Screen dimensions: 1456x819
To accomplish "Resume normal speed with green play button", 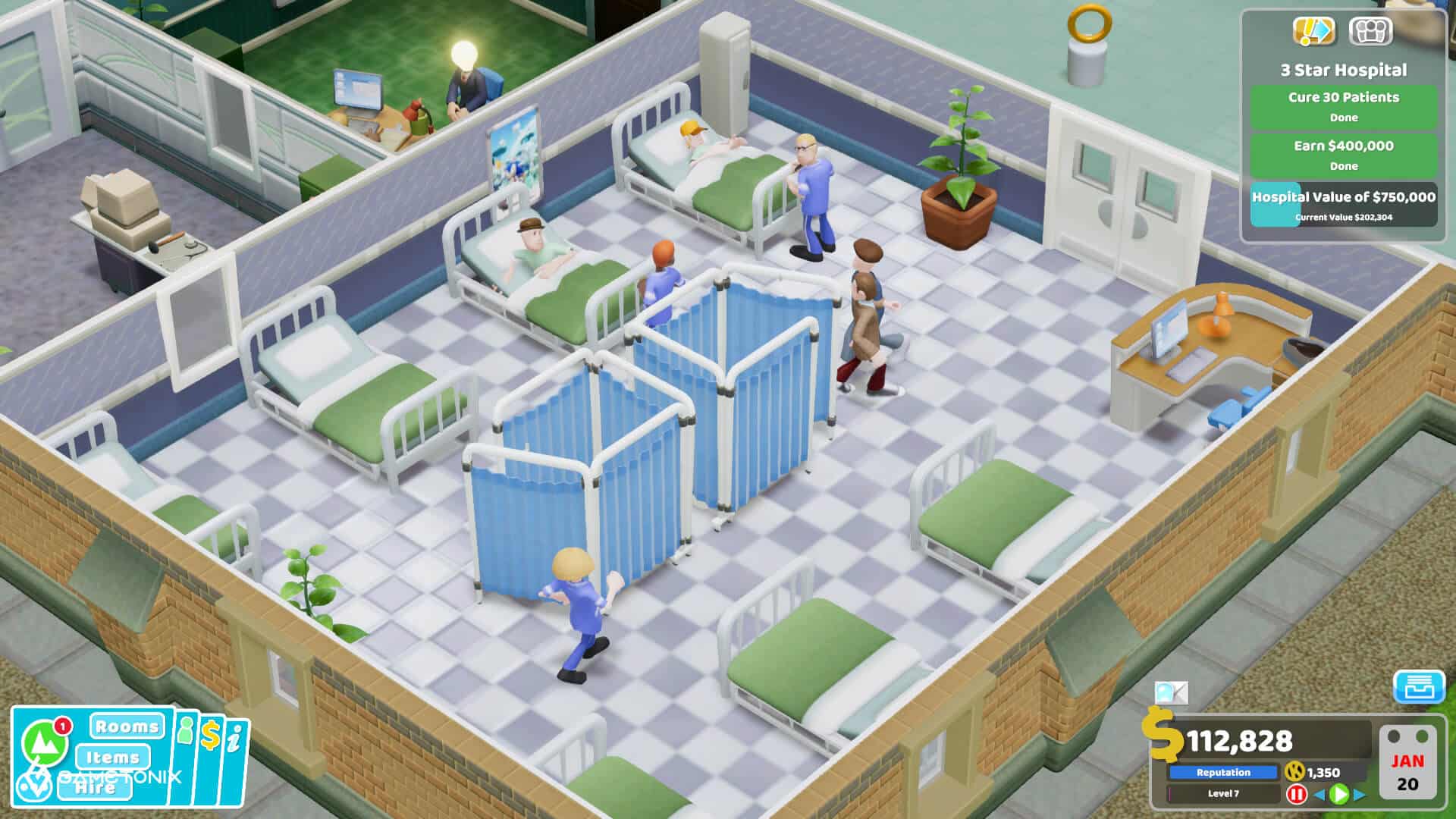I will (1340, 795).
